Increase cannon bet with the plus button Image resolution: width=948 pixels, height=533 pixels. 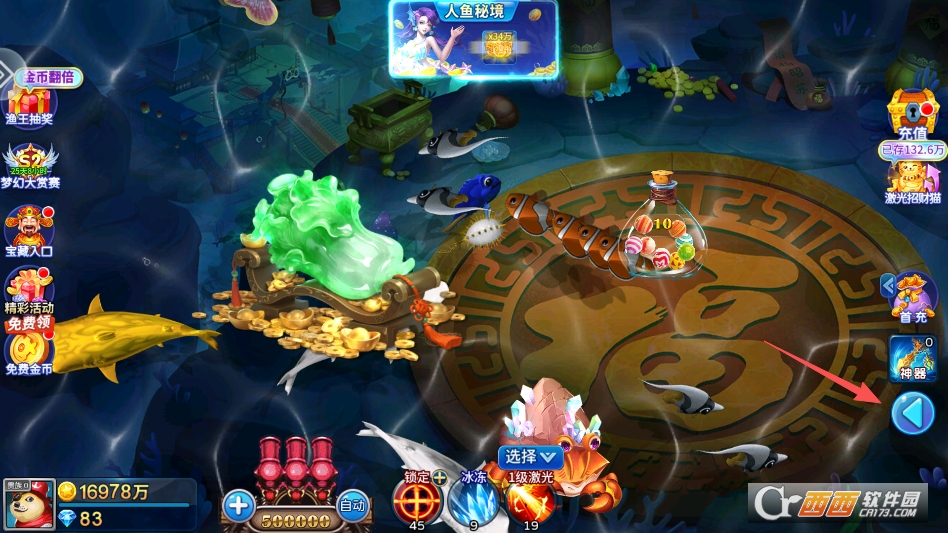tap(238, 505)
